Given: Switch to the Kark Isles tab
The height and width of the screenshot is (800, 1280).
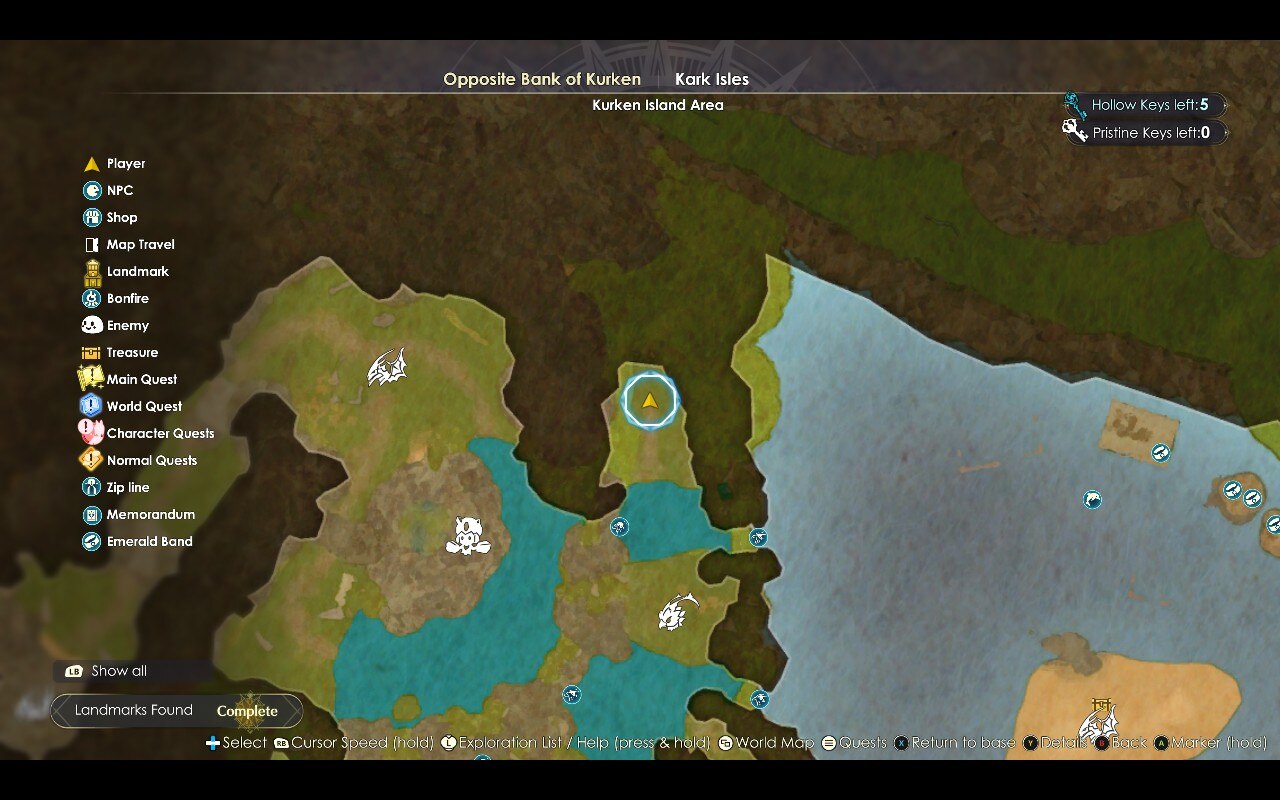Looking at the screenshot, I should 712,79.
